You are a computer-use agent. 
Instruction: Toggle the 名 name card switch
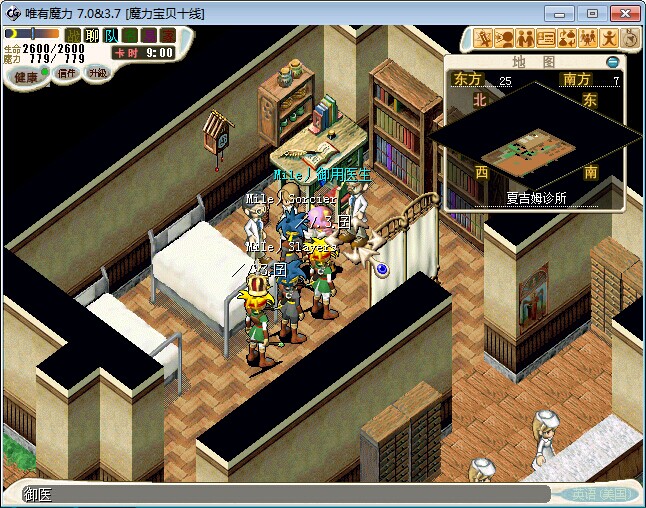click(129, 36)
